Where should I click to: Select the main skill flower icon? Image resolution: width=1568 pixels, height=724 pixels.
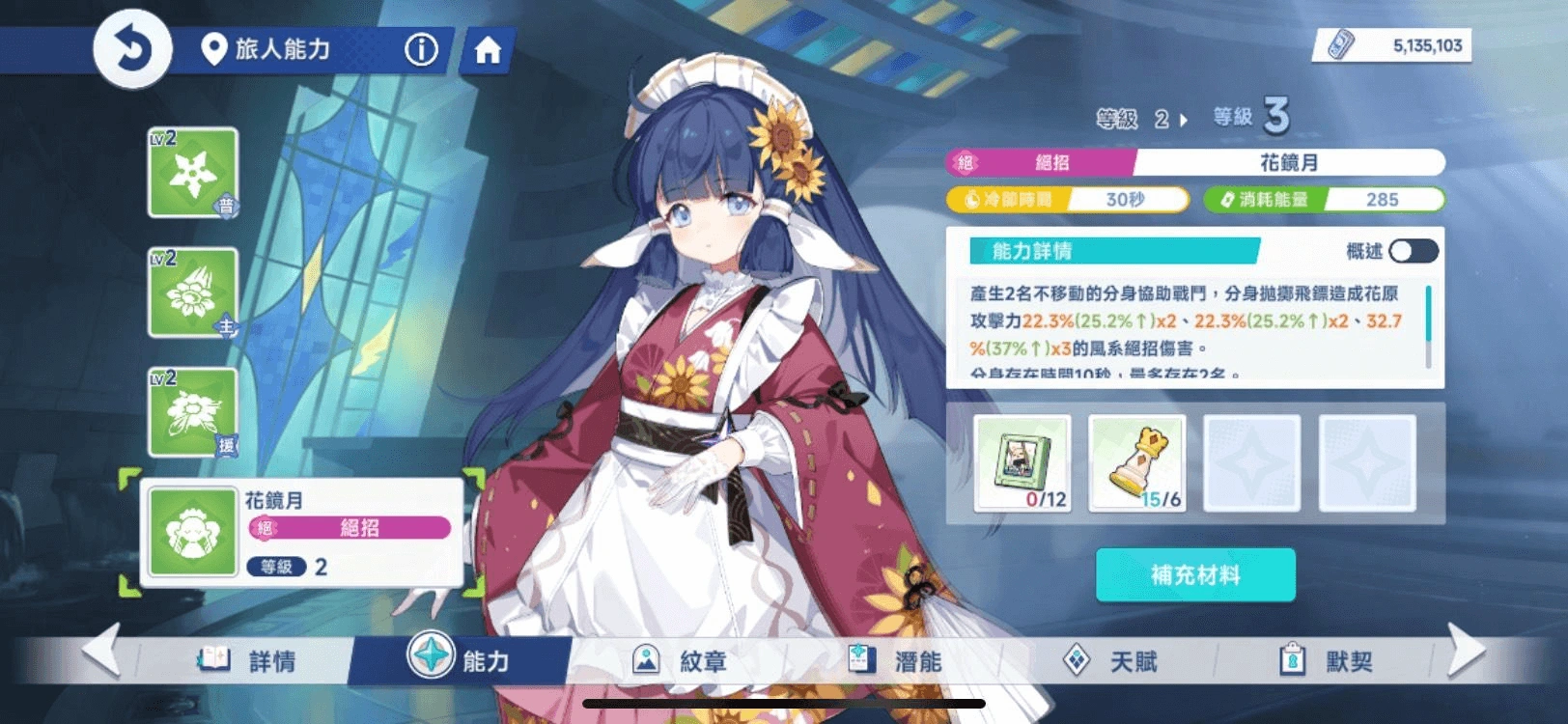193,292
